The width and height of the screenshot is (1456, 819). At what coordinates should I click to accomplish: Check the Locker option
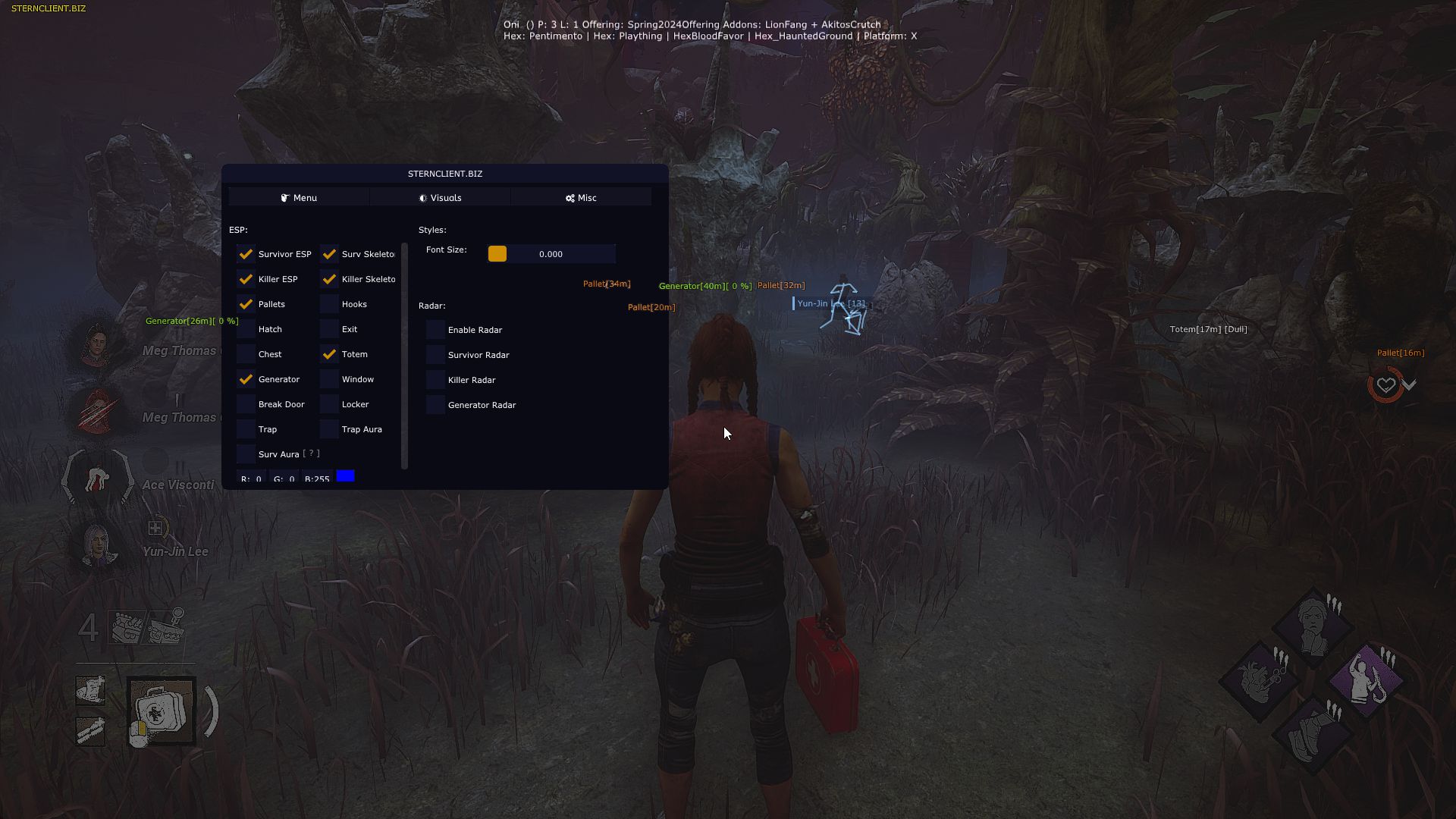(x=329, y=404)
